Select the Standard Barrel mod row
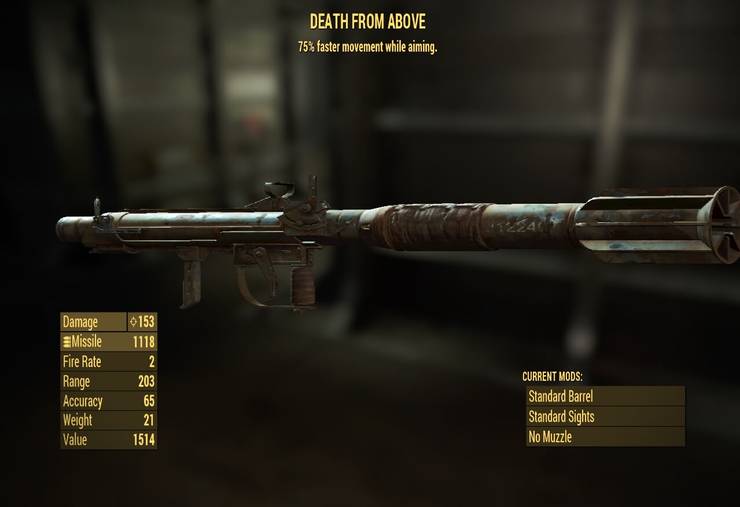The height and width of the screenshot is (507, 740). click(605, 396)
